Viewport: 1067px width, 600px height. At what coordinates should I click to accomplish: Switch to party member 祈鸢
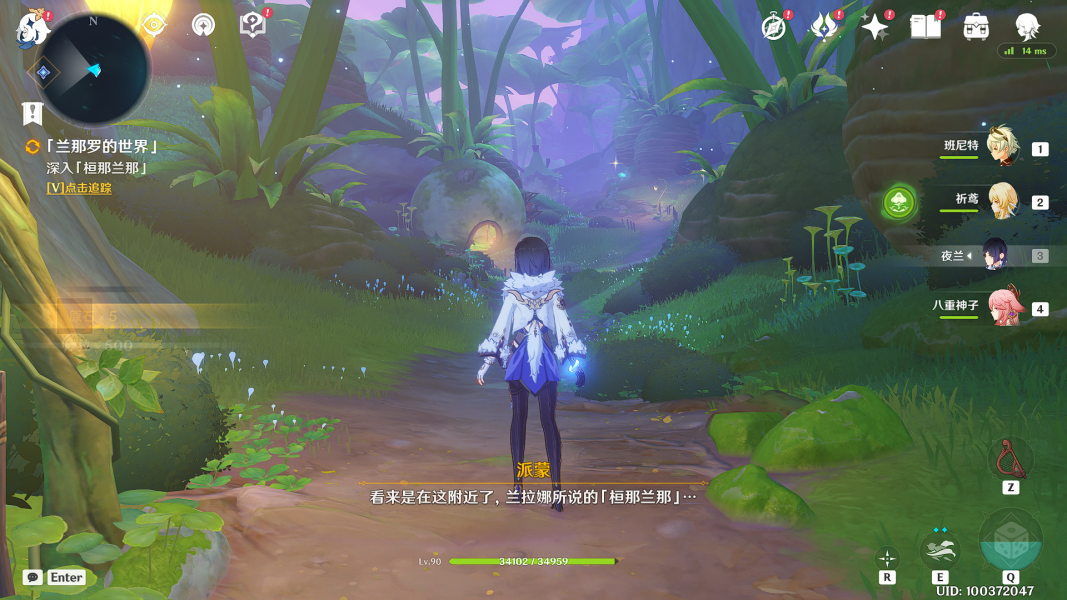pos(1002,199)
